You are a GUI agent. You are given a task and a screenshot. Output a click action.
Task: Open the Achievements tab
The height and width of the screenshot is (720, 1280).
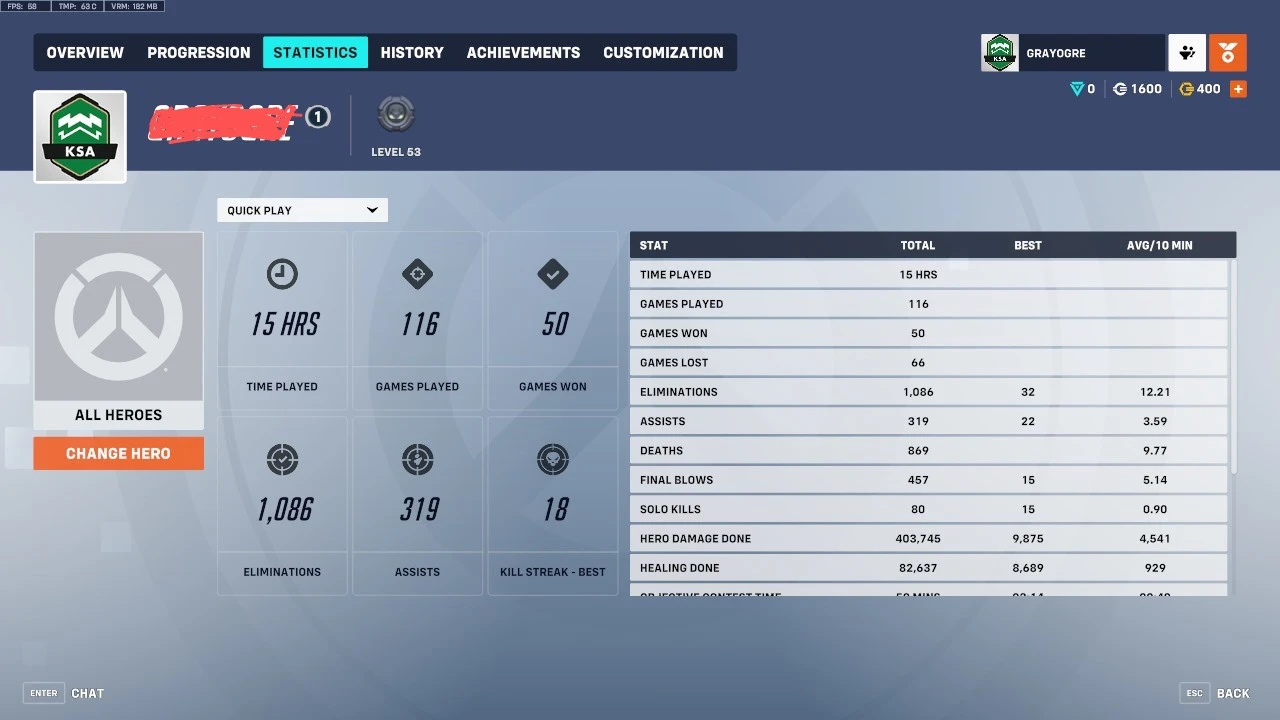523,52
